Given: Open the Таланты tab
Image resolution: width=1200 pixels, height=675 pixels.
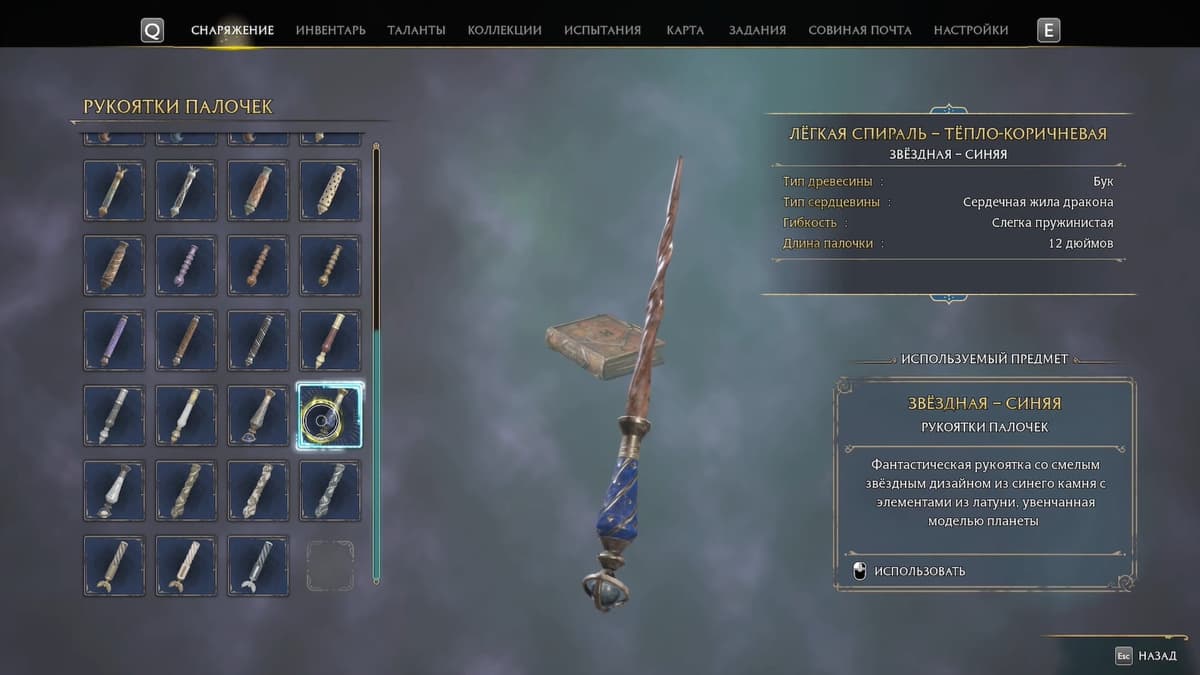Looking at the screenshot, I should pos(416,30).
